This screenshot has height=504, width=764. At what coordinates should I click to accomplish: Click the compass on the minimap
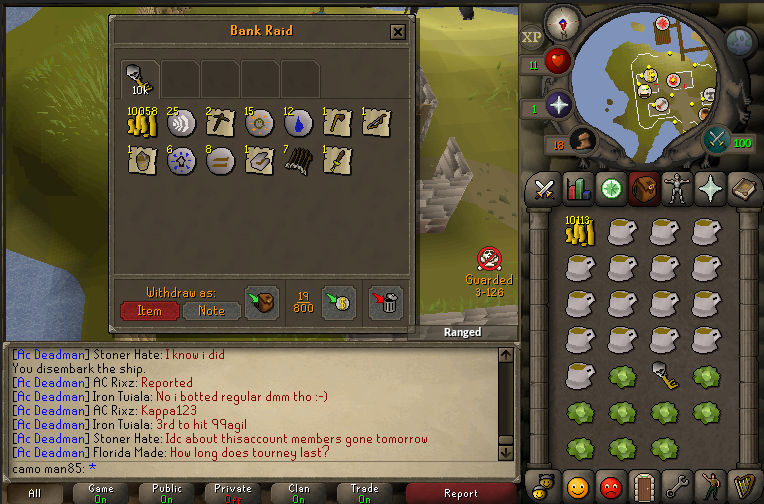point(559,22)
